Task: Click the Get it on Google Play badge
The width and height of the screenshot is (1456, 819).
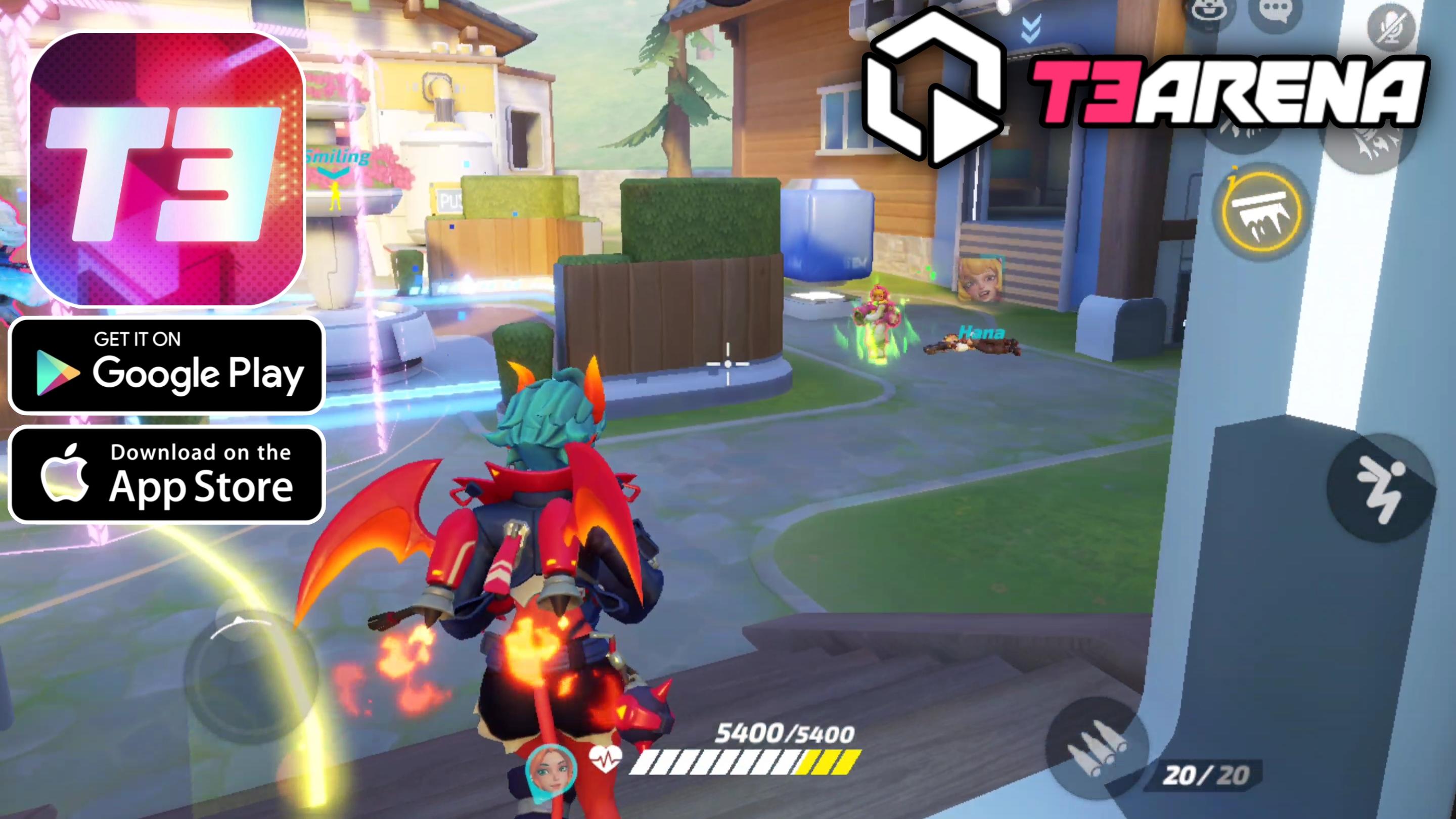Action: pos(167,368)
